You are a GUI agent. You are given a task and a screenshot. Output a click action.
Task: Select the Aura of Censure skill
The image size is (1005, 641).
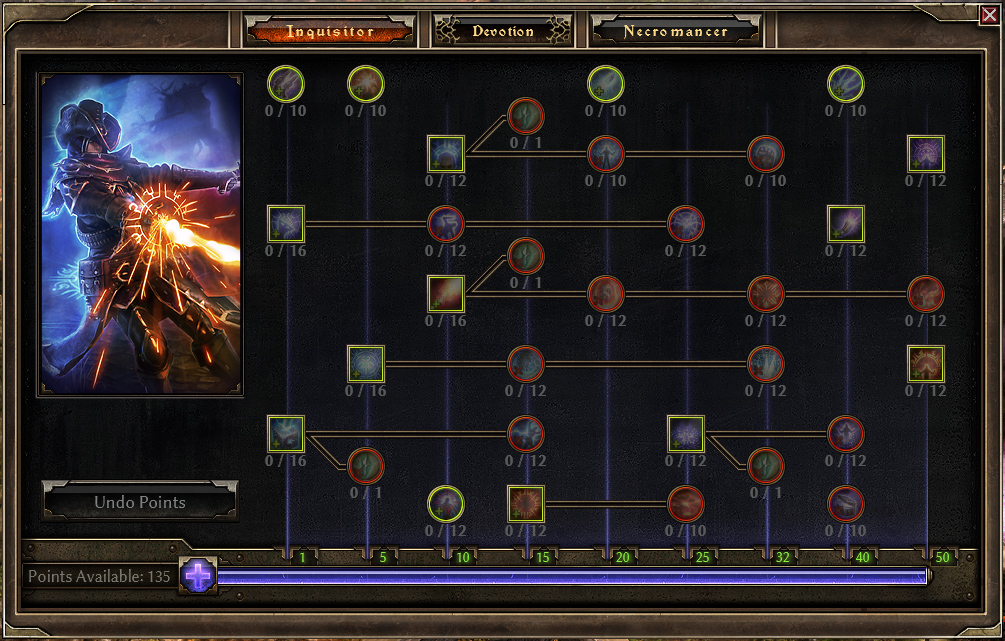pyautogui.click(x=926, y=154)
